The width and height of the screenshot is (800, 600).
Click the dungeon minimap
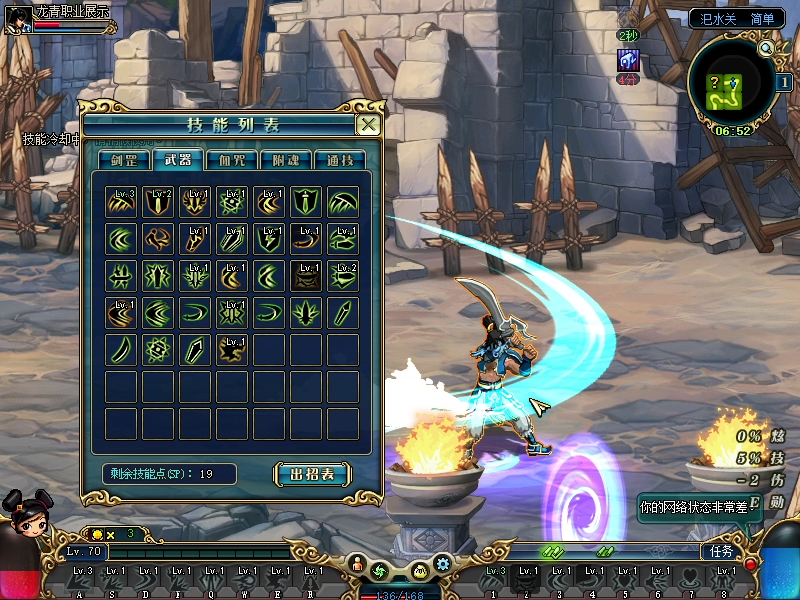pos(732,90)
